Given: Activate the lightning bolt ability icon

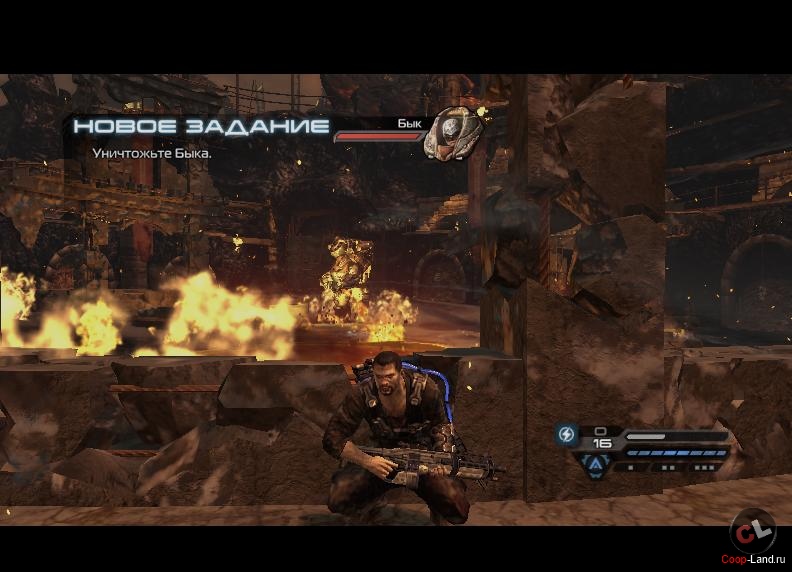Looking at the screenshot, I should click(566, 435).
